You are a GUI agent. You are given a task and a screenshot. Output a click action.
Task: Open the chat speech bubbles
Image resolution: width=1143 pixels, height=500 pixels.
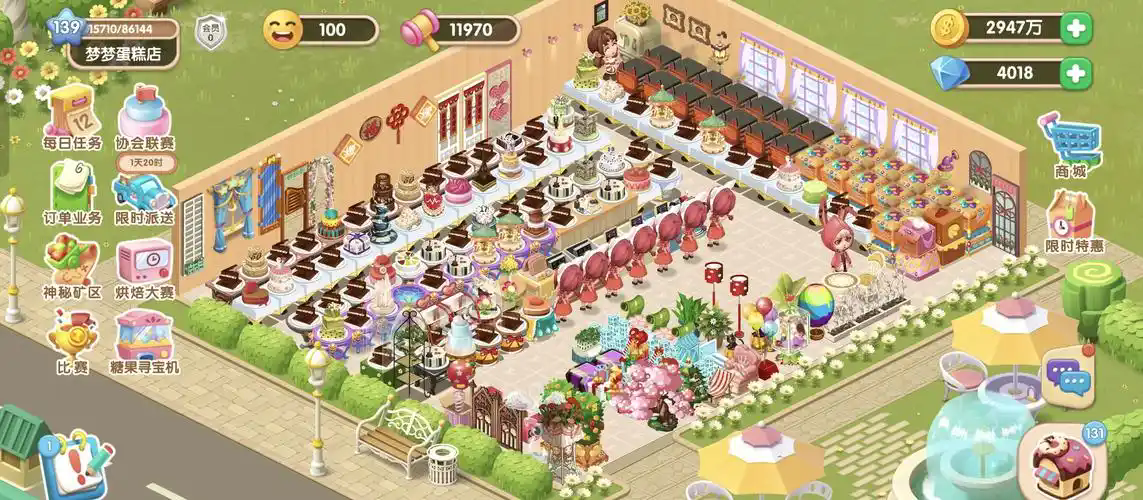(1068, 376)
